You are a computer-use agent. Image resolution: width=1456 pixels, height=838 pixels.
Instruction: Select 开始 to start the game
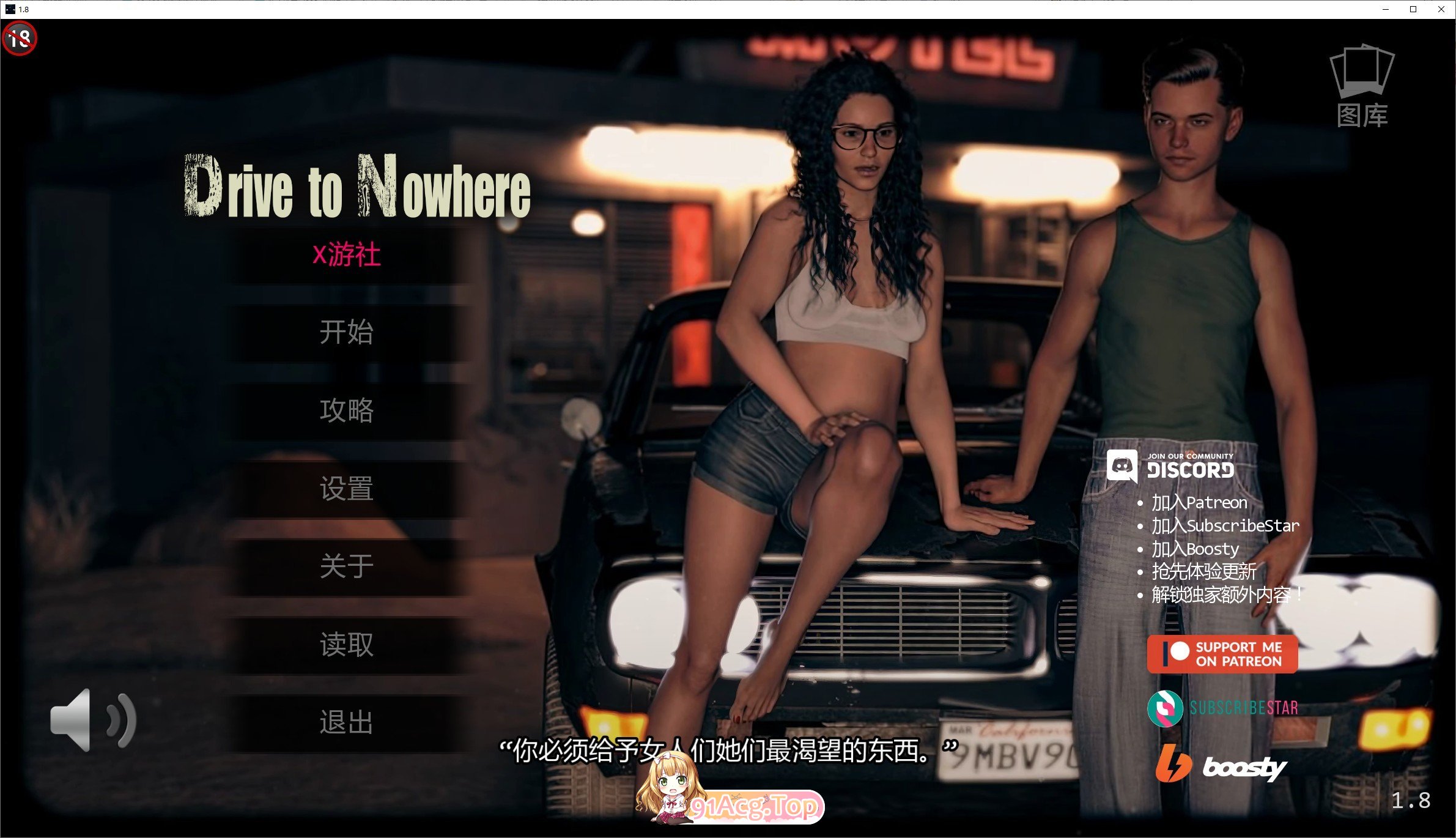[x=346, y=333]
